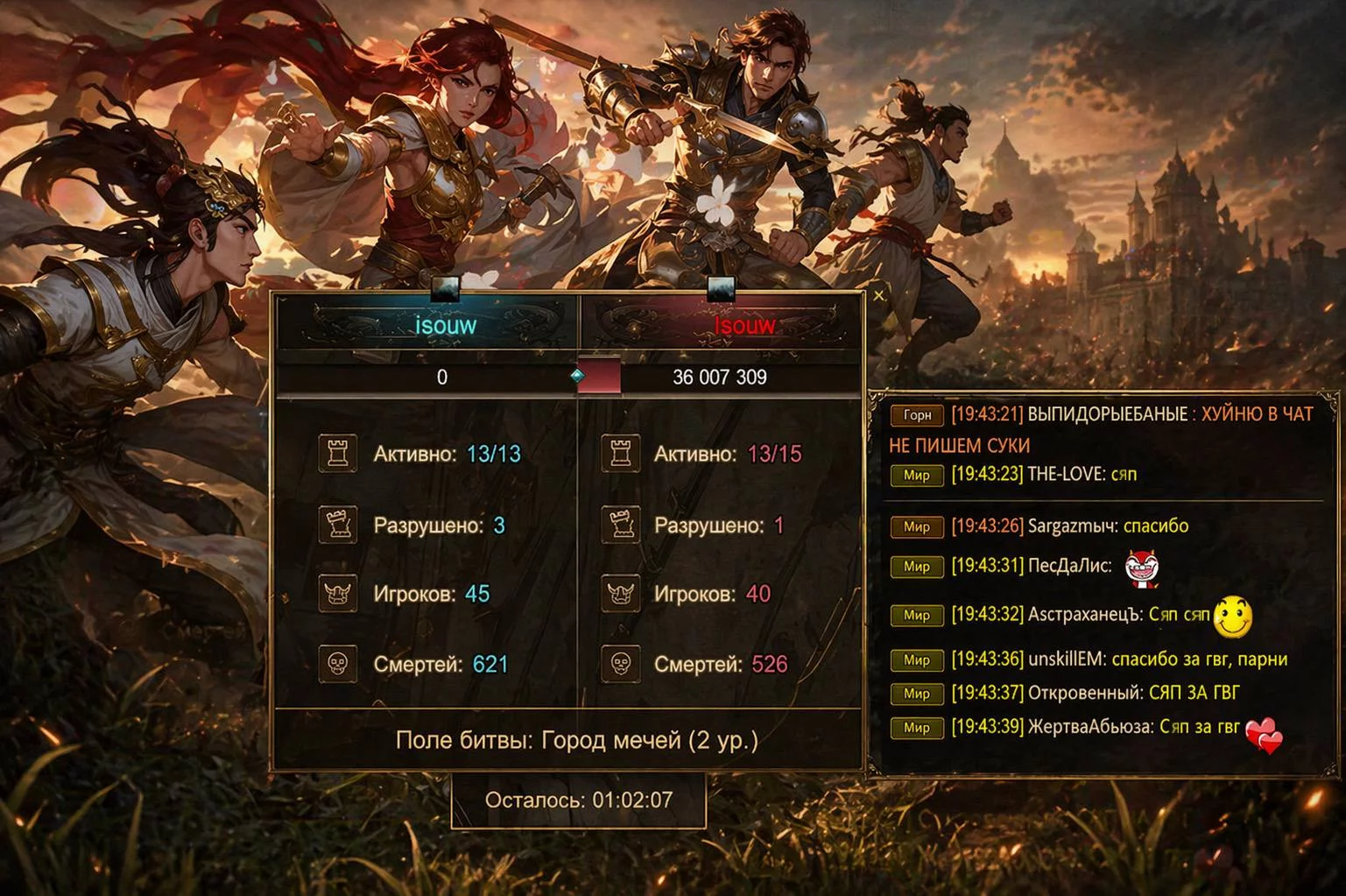1346x896 pixels.
Task: Click ЖертваАбьюза's name in chat
Action: pyautogui.click(x=1089, y=727)
